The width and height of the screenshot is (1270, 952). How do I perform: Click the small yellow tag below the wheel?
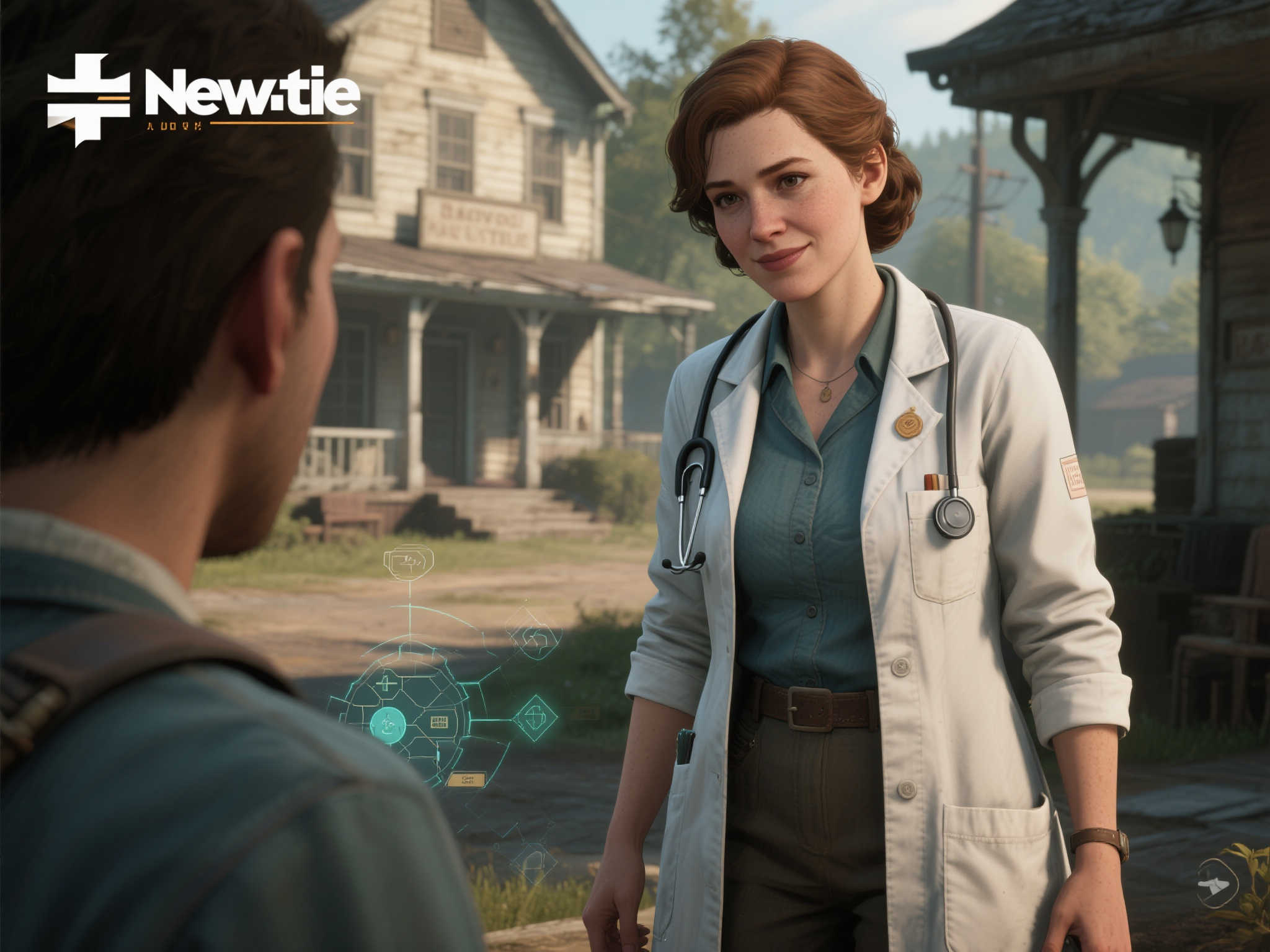point(466,779)
